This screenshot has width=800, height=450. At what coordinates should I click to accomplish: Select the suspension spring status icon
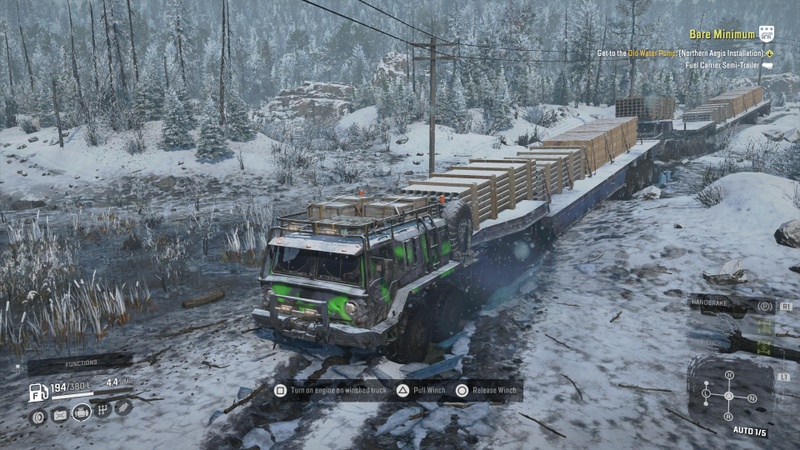pyautogui.click(x=123, y=407)
